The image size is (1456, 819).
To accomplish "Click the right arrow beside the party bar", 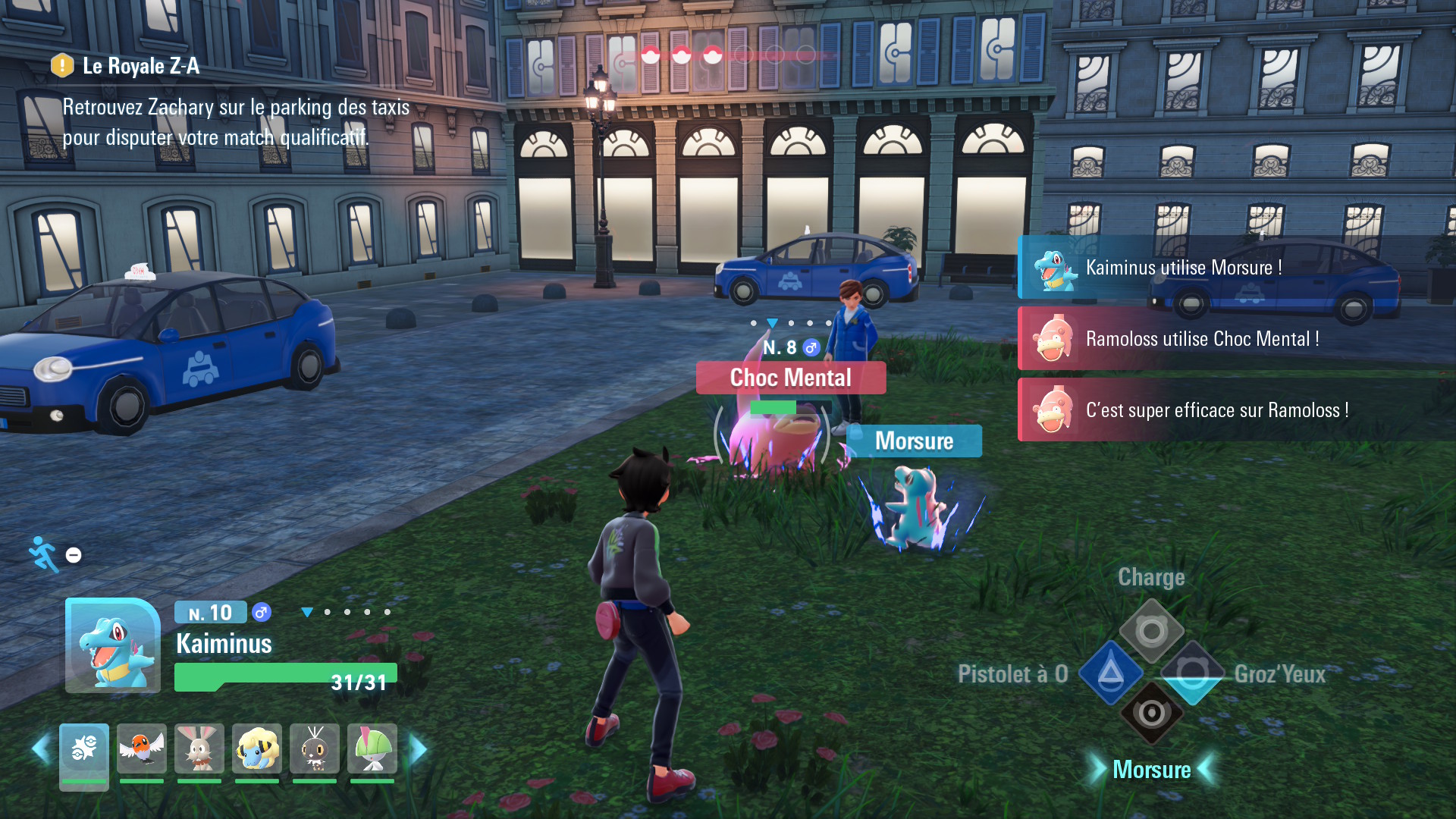I will pos(418,749).
